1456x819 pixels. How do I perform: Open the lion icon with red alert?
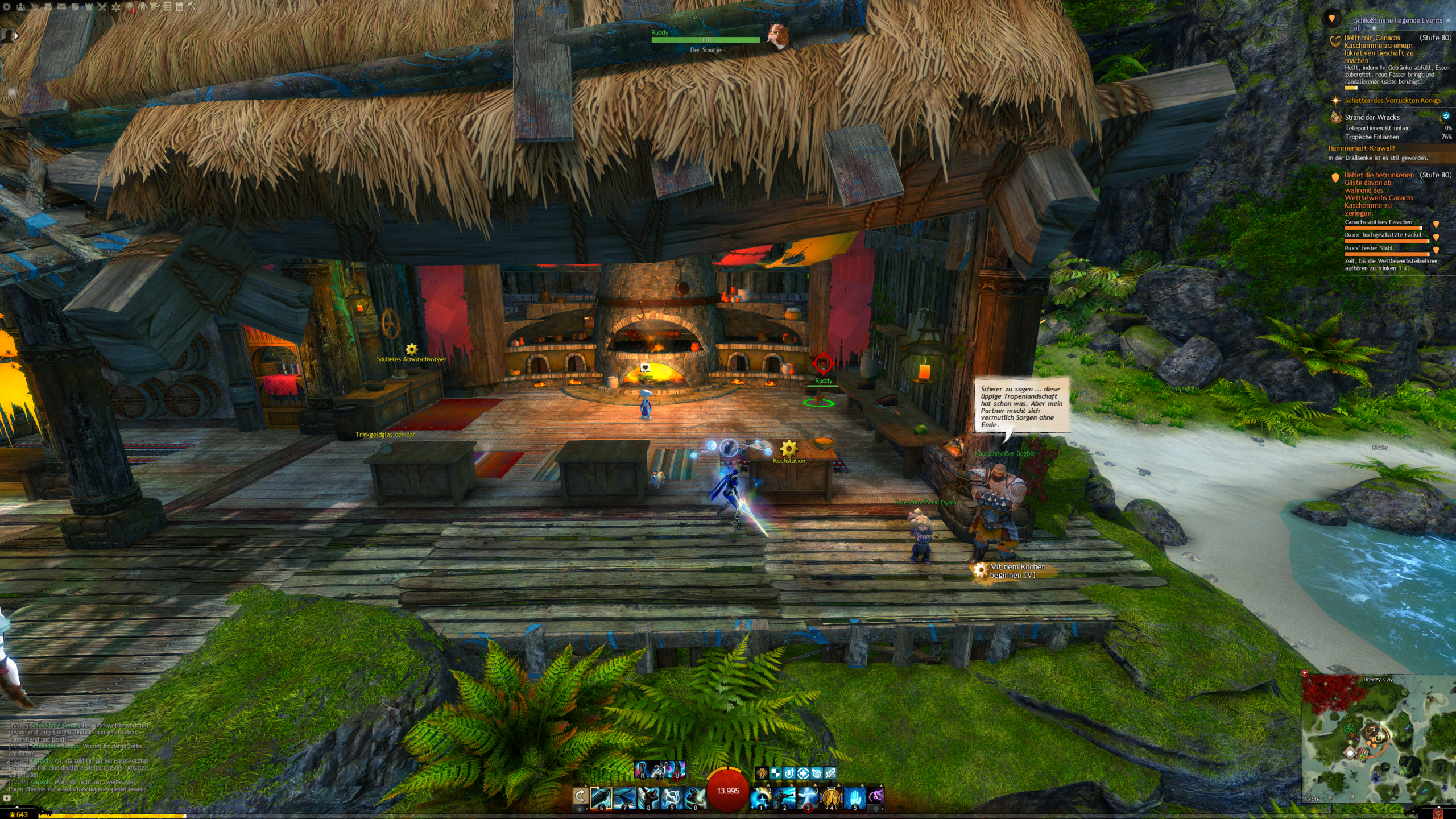coord(130,7)
